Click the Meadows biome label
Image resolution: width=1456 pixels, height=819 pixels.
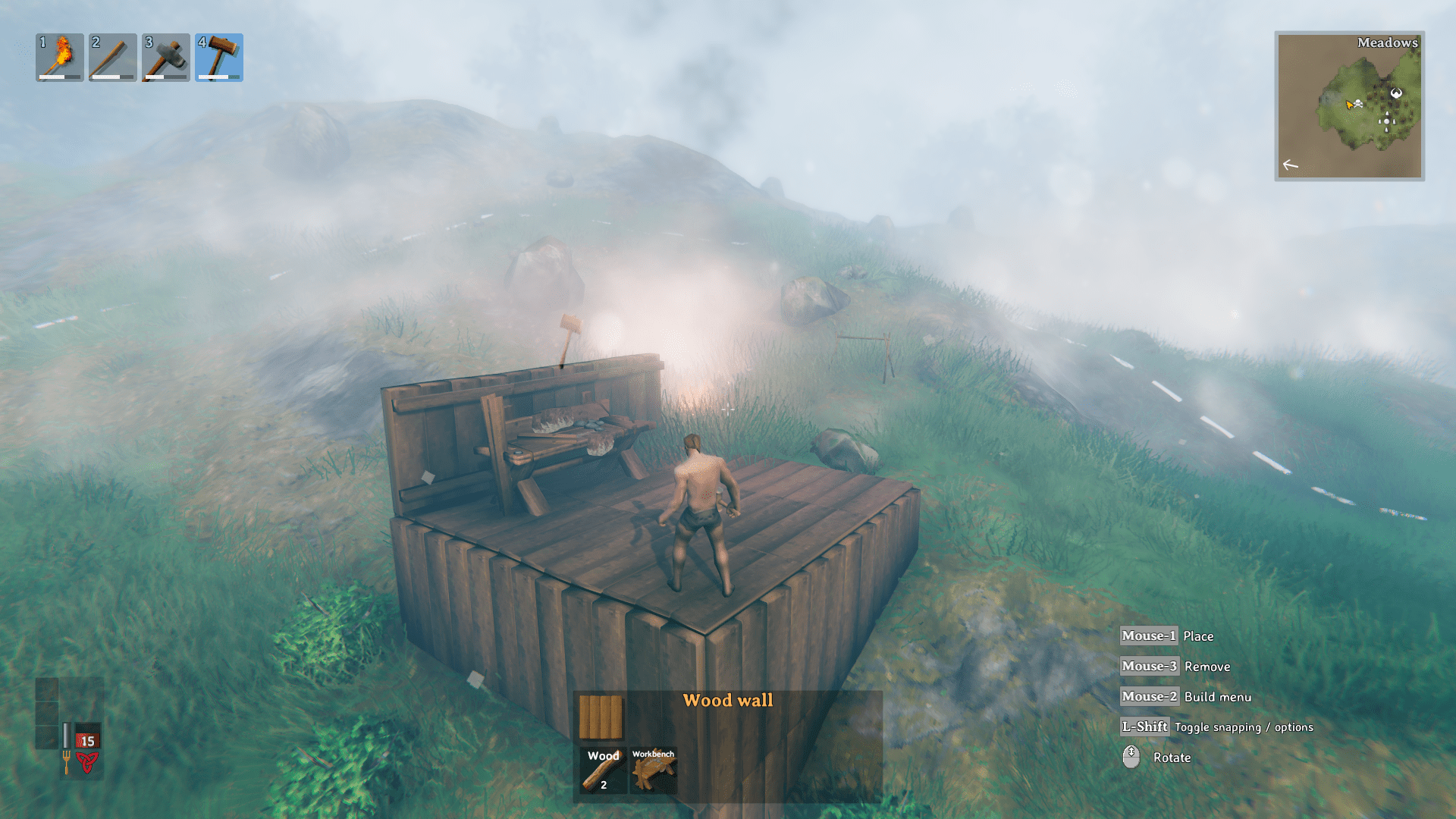tap(1387, 43)
